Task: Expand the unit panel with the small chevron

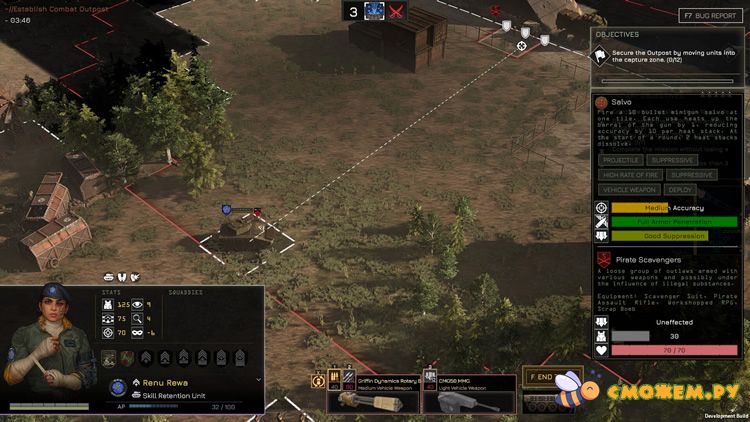Action: [x=259, y=380]
